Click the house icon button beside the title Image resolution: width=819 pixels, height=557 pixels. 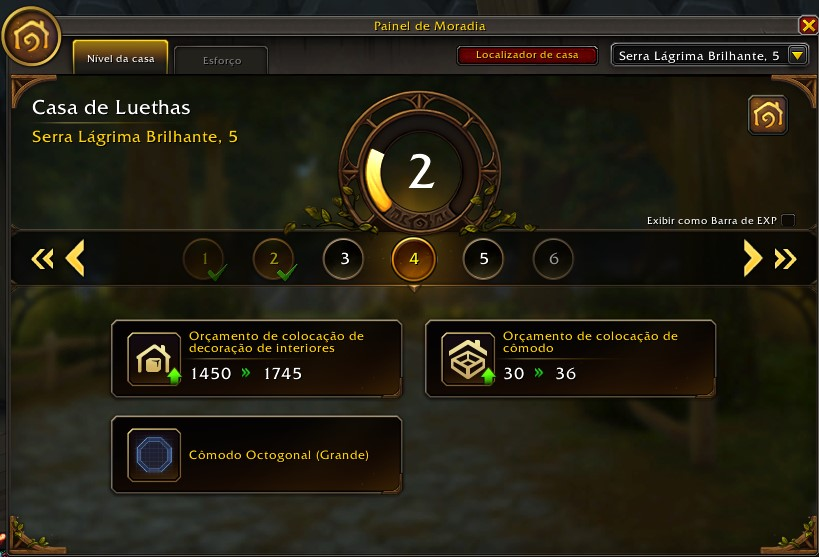coord(767,116)
